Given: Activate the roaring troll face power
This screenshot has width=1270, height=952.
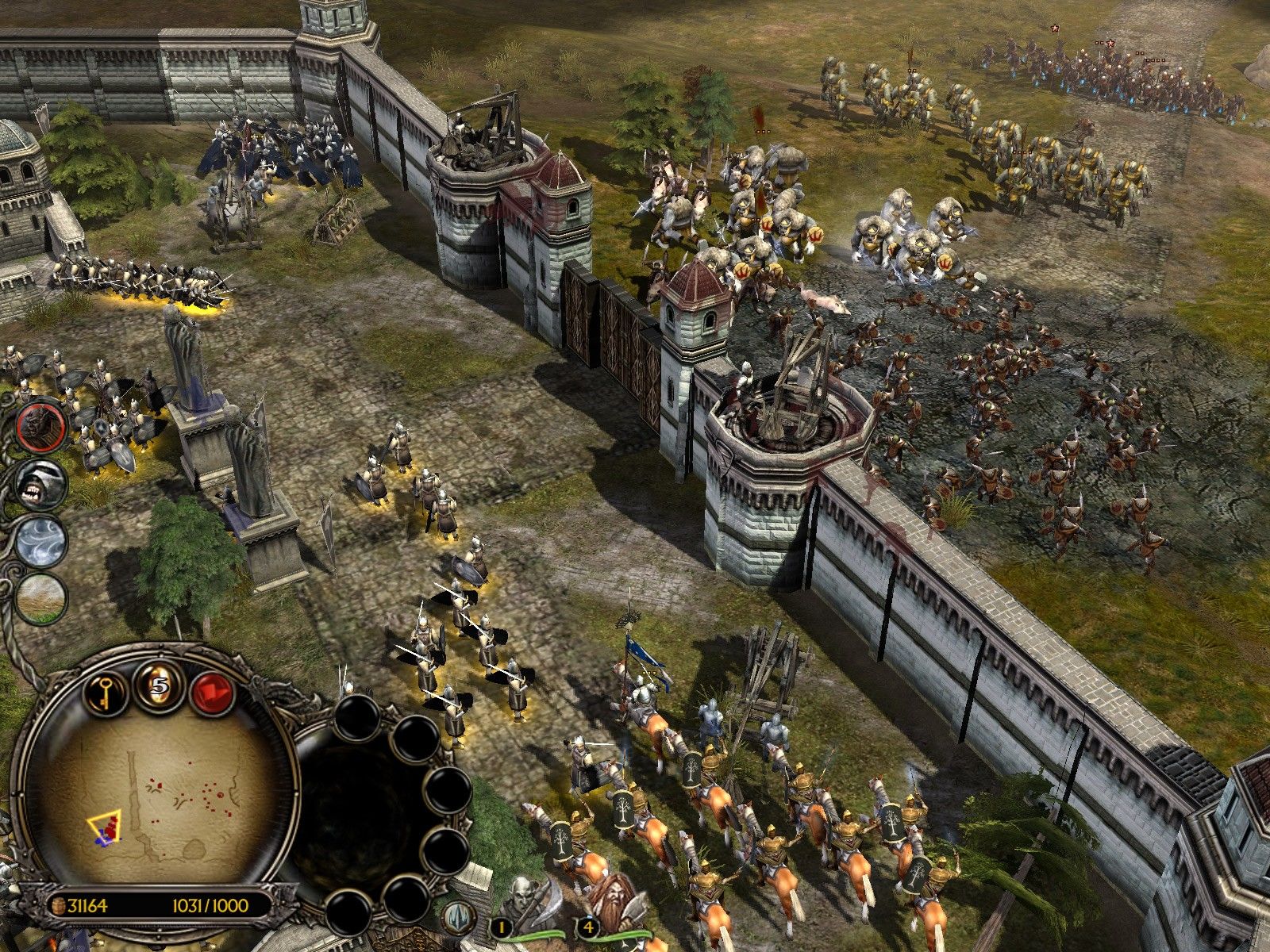Looking at the screenshot, I should coord(40,482).
